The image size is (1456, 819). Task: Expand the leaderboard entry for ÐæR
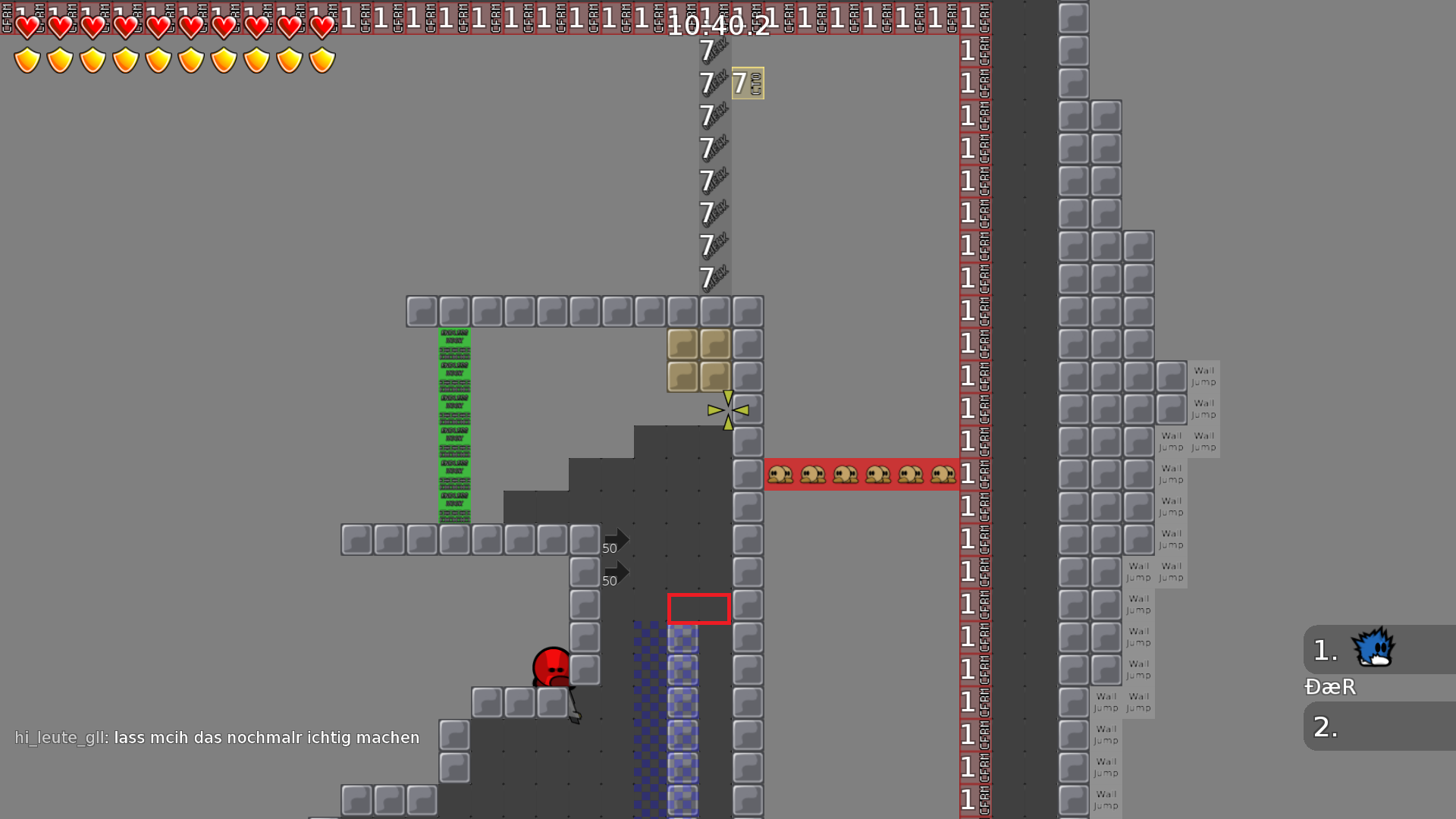[1329, 688]
